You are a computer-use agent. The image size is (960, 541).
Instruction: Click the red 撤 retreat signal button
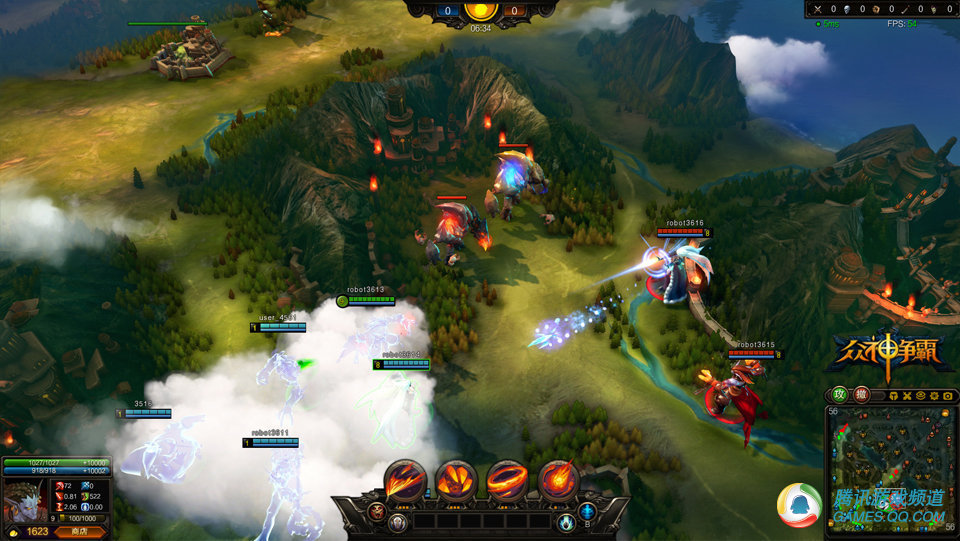pyautogui.click(x=861, y=395)
